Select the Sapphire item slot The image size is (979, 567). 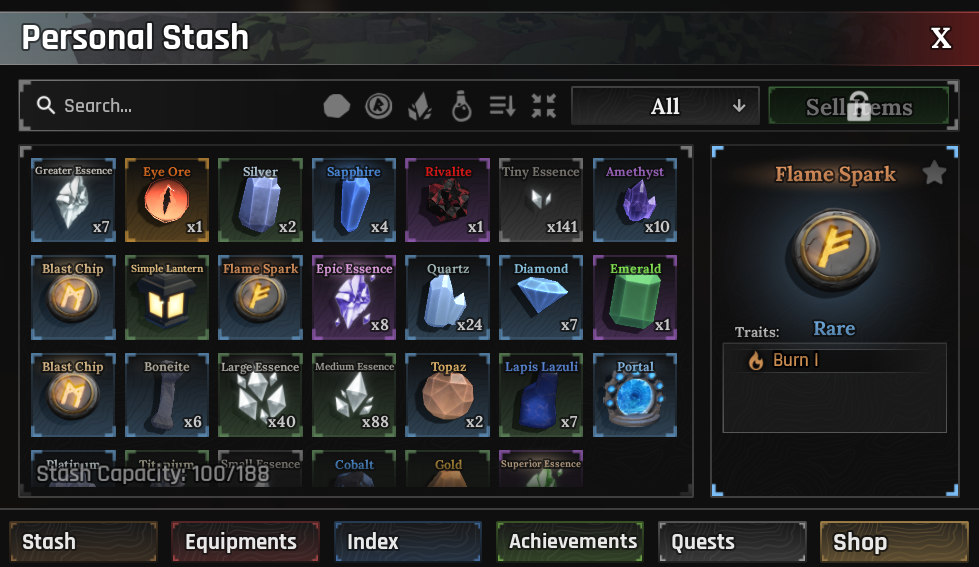point(354,200)
